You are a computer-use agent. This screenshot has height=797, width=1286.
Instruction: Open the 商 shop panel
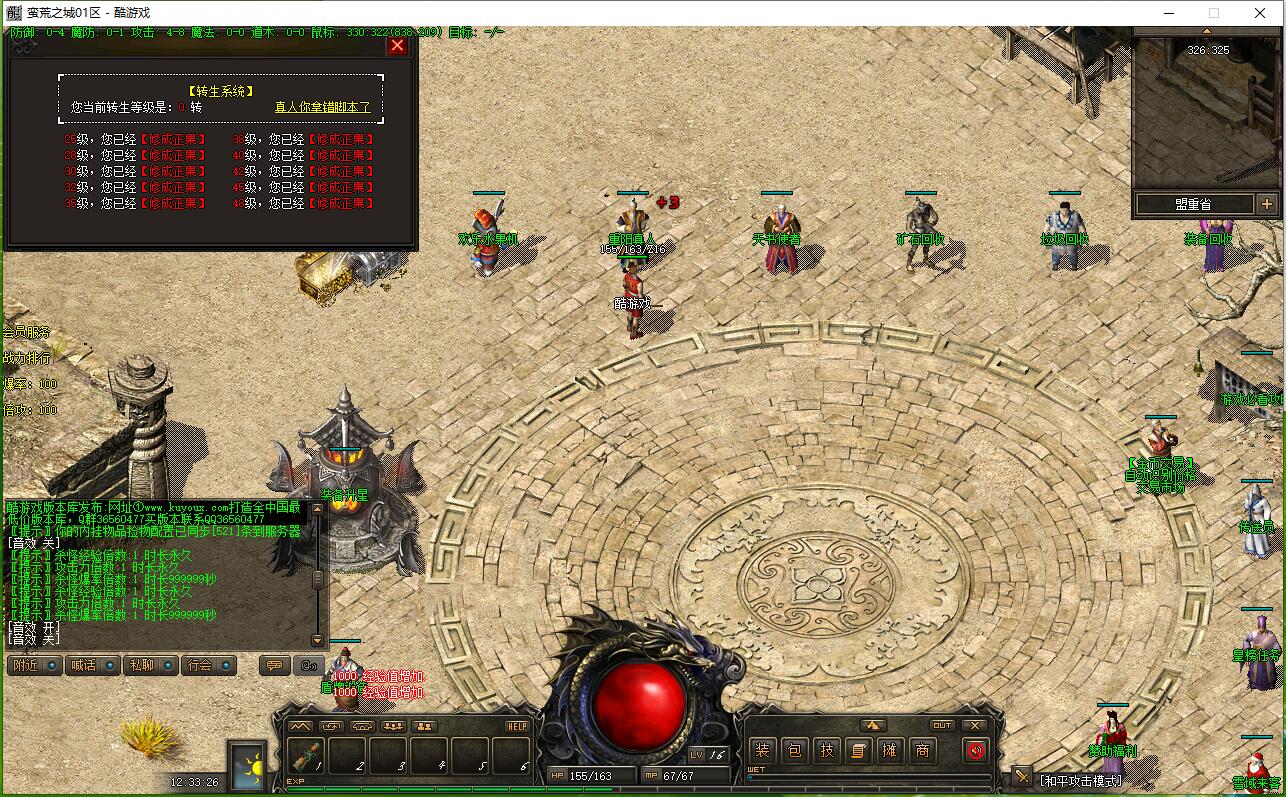[922, 750]
